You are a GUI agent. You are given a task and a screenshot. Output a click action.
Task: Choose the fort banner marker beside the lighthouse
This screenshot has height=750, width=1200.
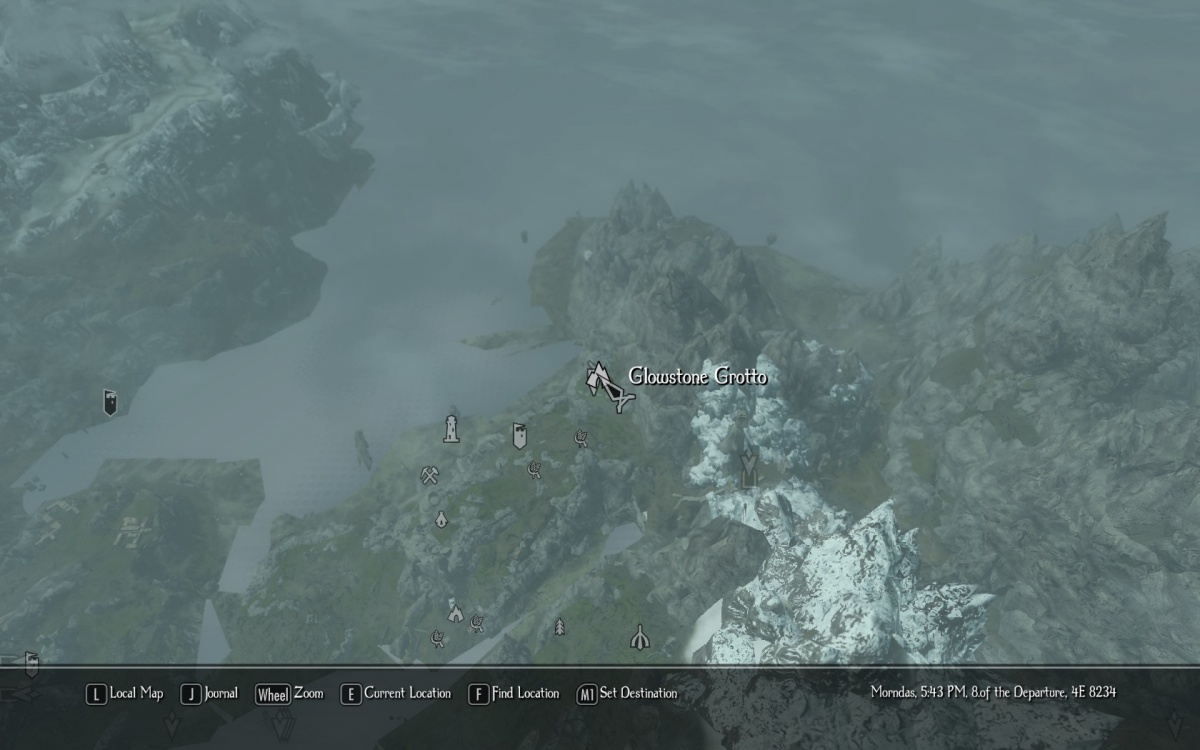coord(519,435)
